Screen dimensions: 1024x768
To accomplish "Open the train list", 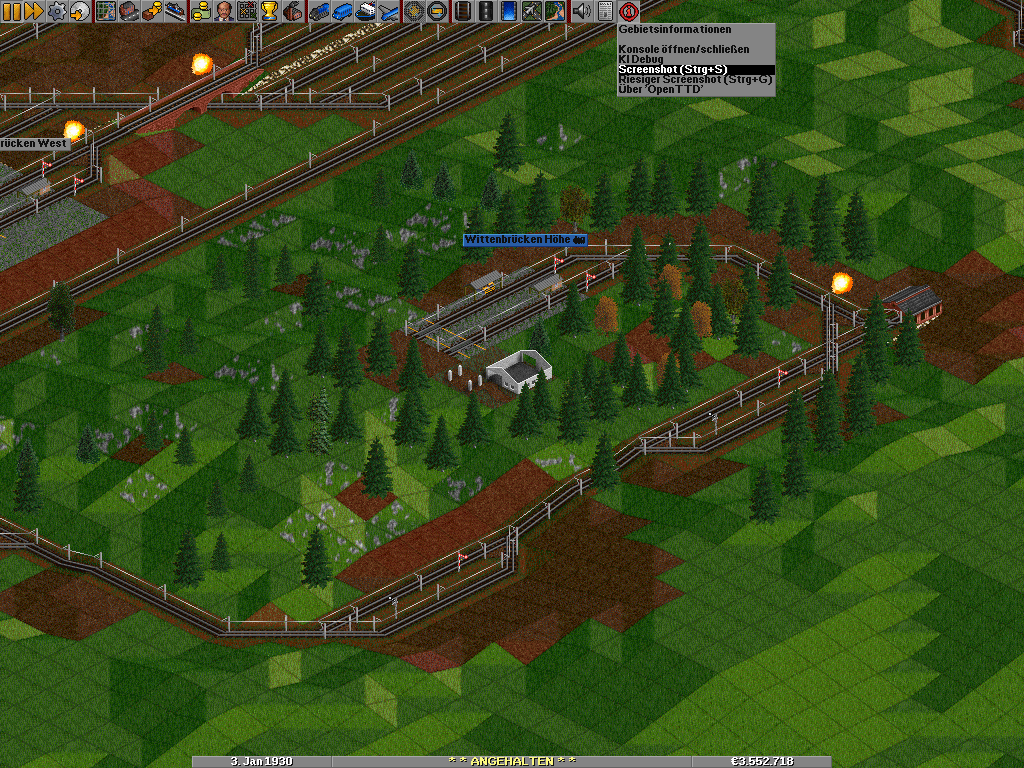I will click(319, 11).
